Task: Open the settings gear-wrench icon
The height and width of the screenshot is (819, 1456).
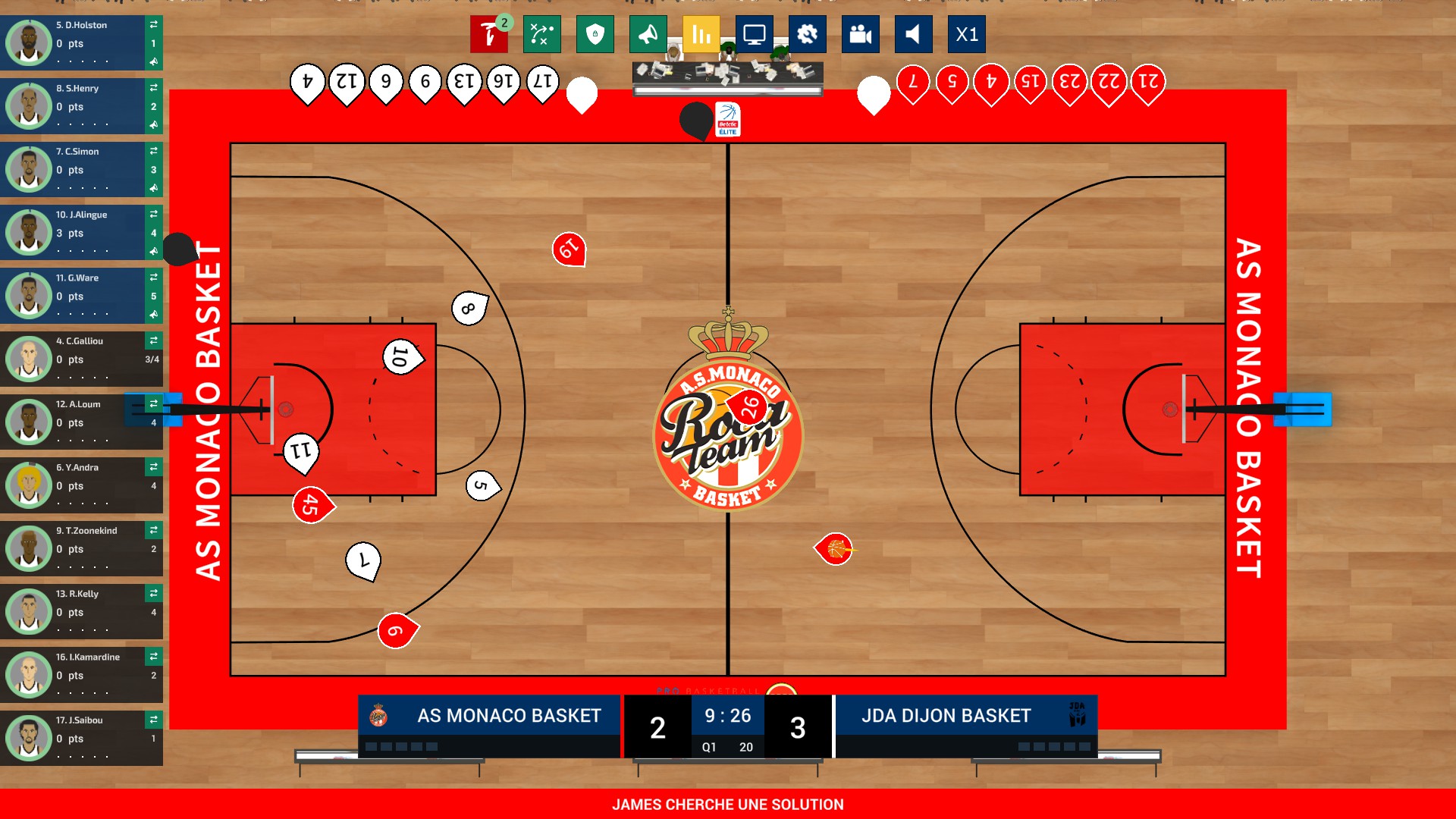Action: click(x=807, y=34)
